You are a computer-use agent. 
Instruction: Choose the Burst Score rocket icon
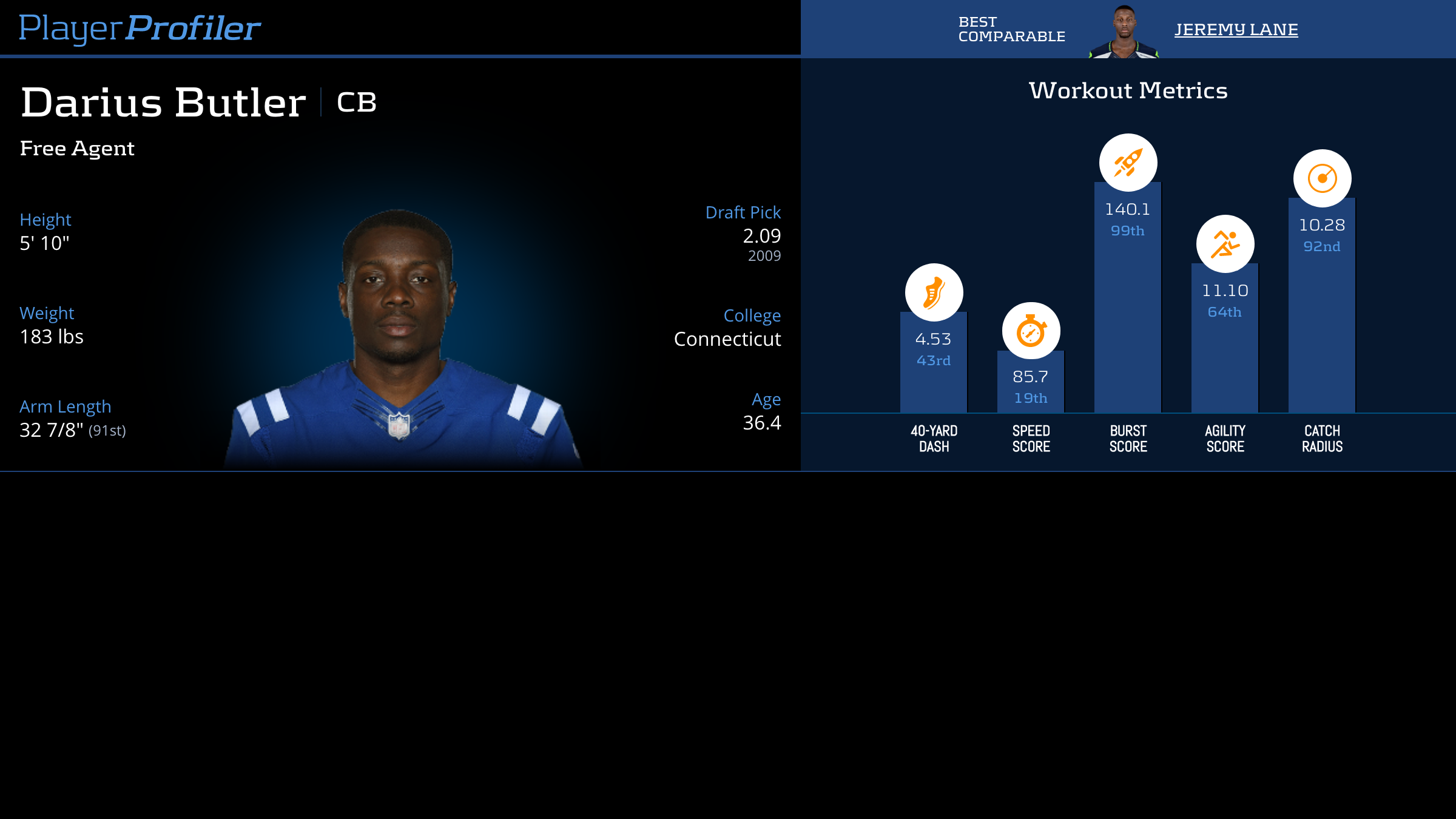pos(1128,163)
